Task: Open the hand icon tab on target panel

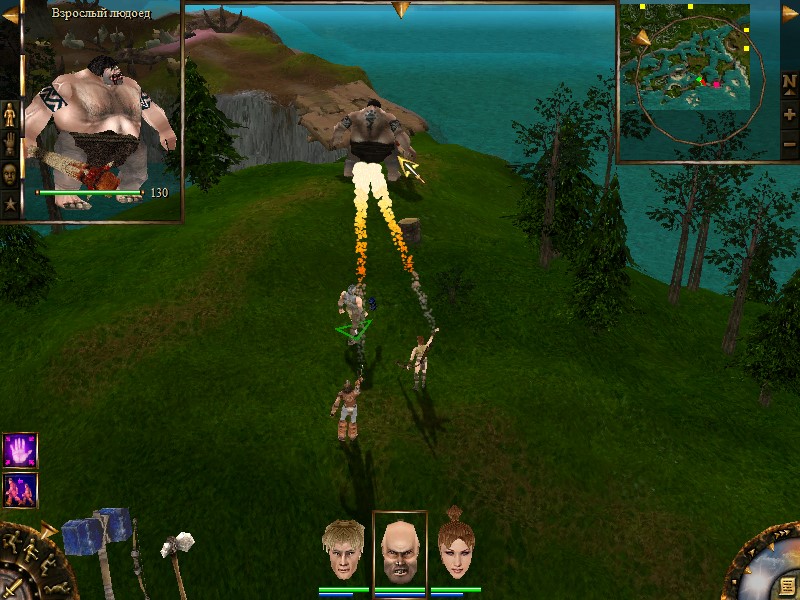Action: coord(10,145)
